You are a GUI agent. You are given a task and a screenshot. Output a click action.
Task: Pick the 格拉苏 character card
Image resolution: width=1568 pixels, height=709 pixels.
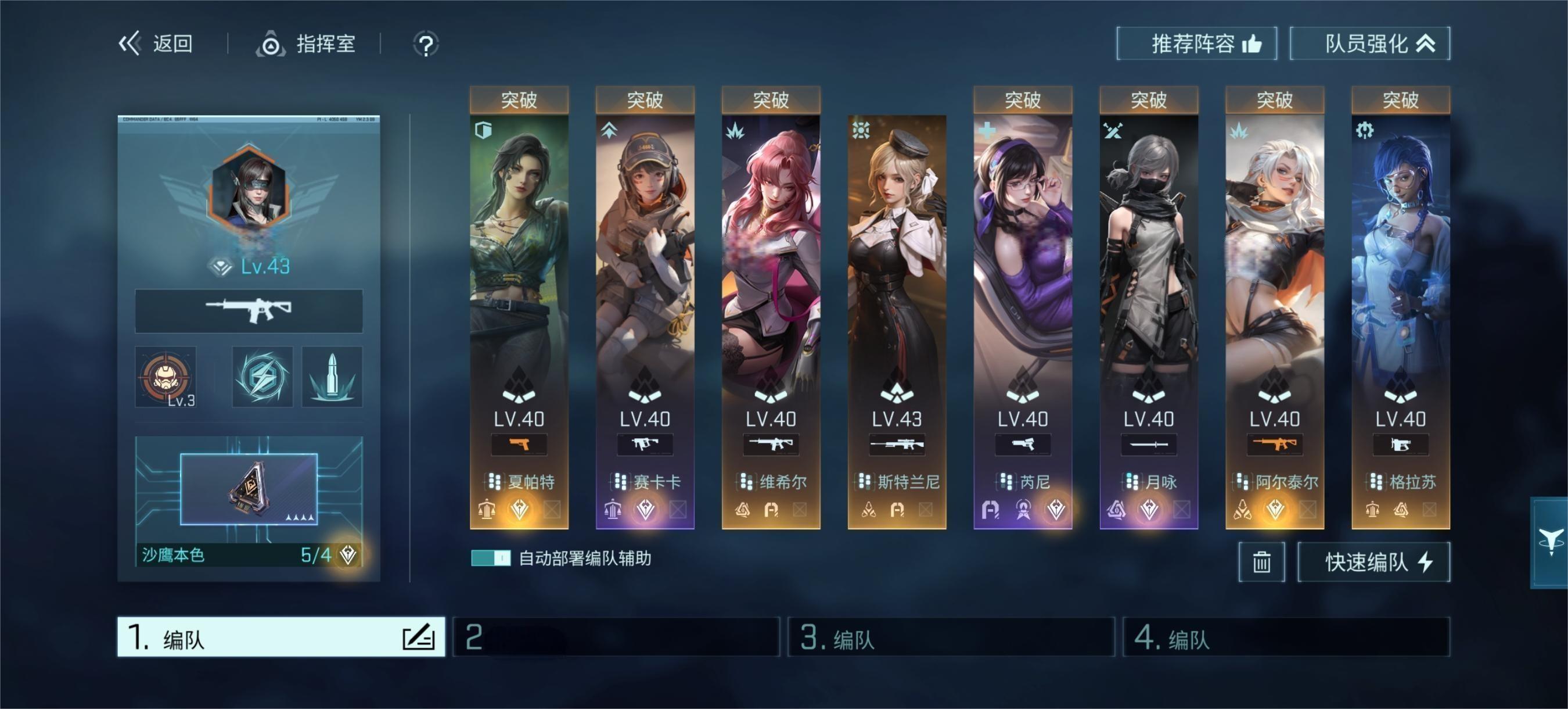click(x=1401, y=274)
